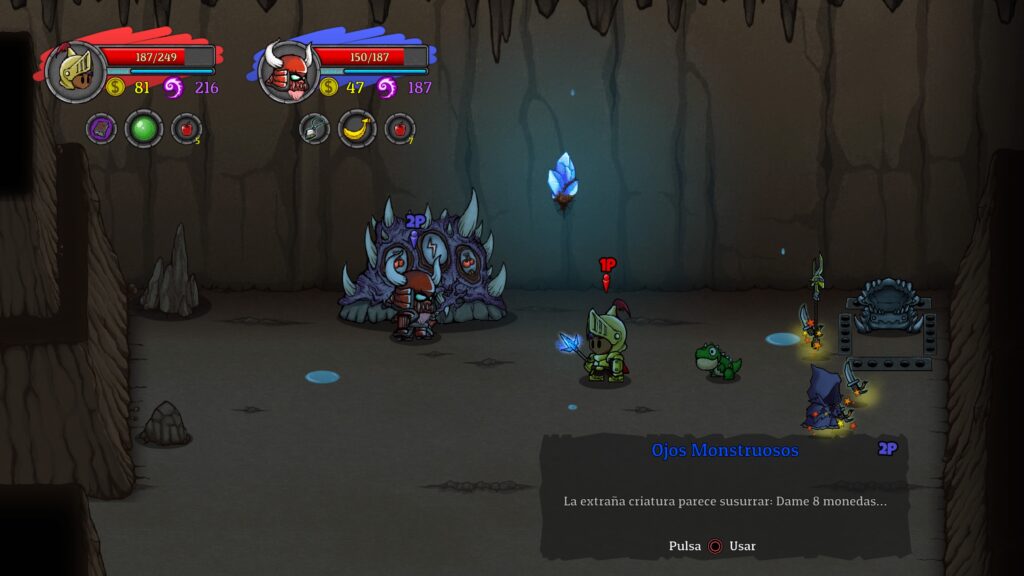
Task: Use player two's banana item
Action: [357, 129]
